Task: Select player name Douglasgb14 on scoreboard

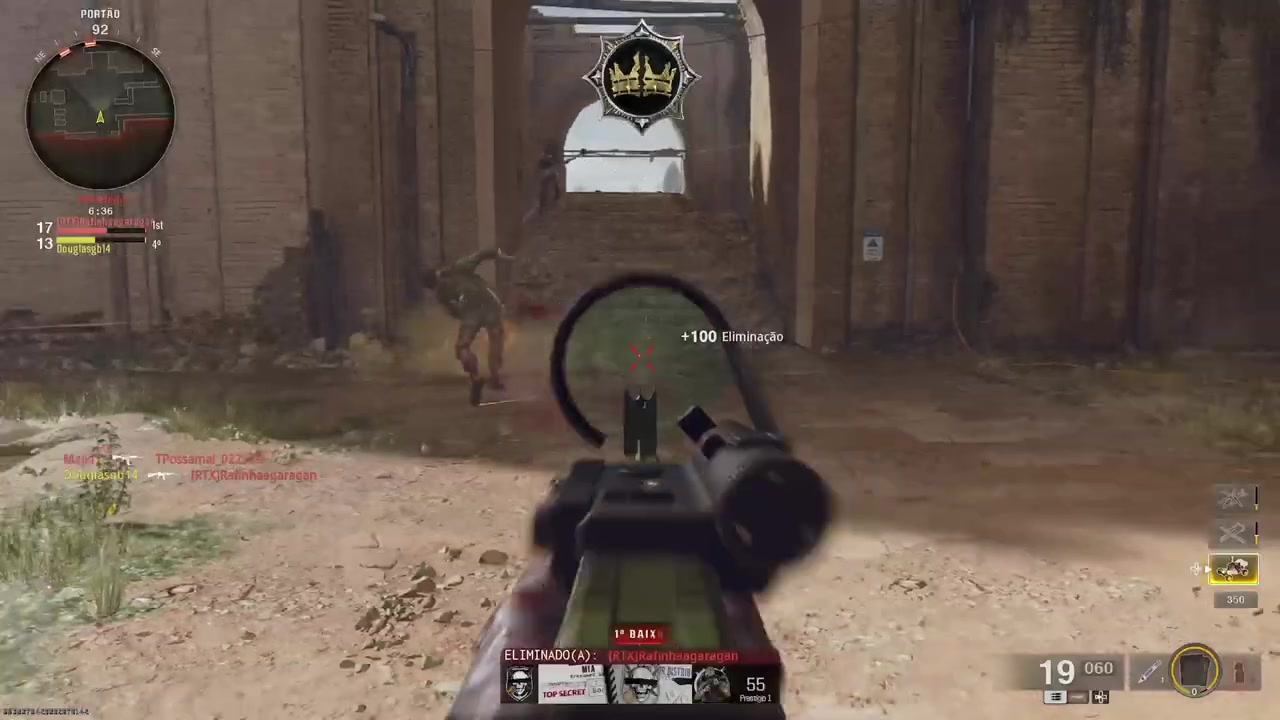Action: click(x=83, y=249)
